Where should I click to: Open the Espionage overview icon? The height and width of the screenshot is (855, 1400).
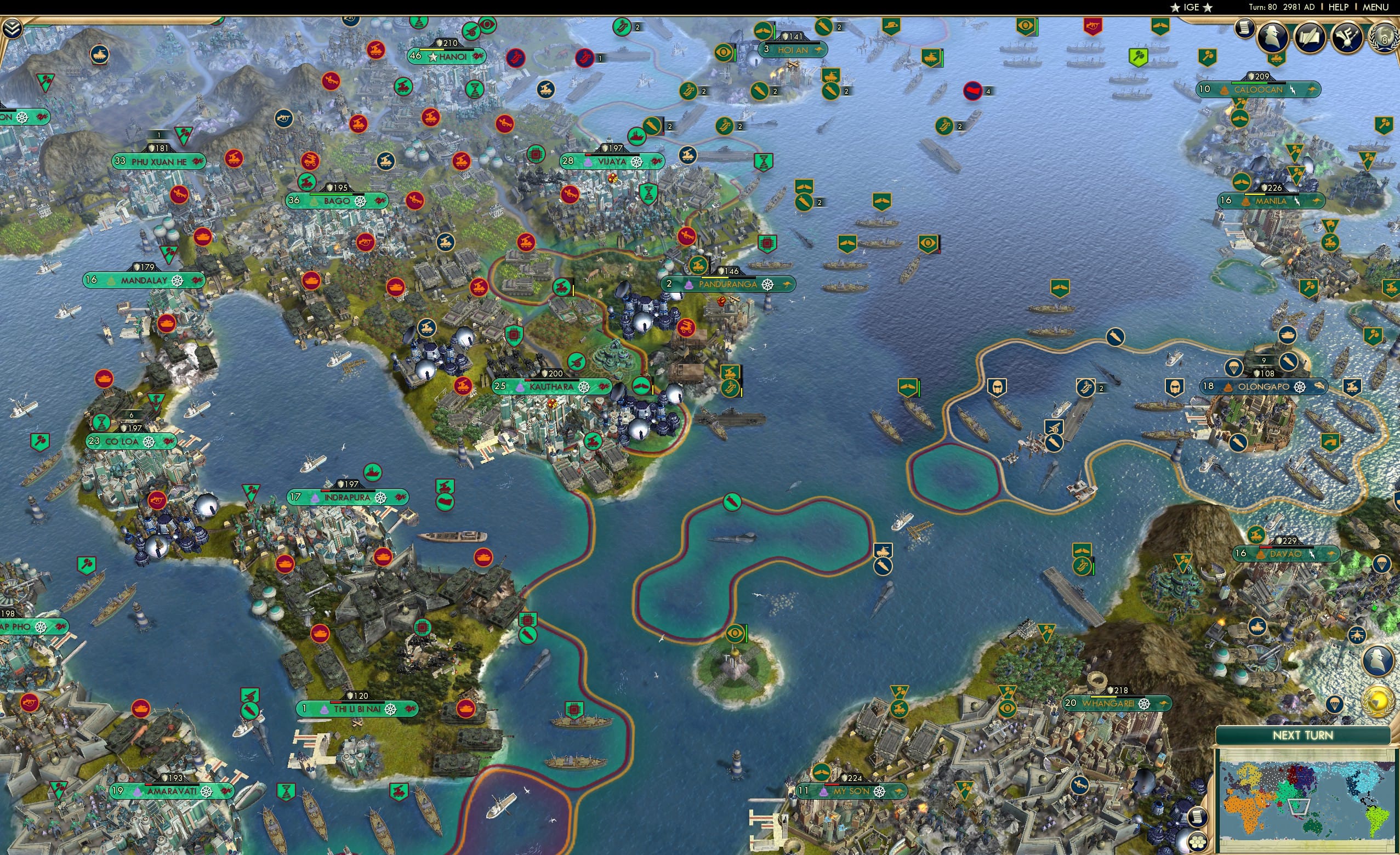pyautogui.click(x=1273, y=37)
